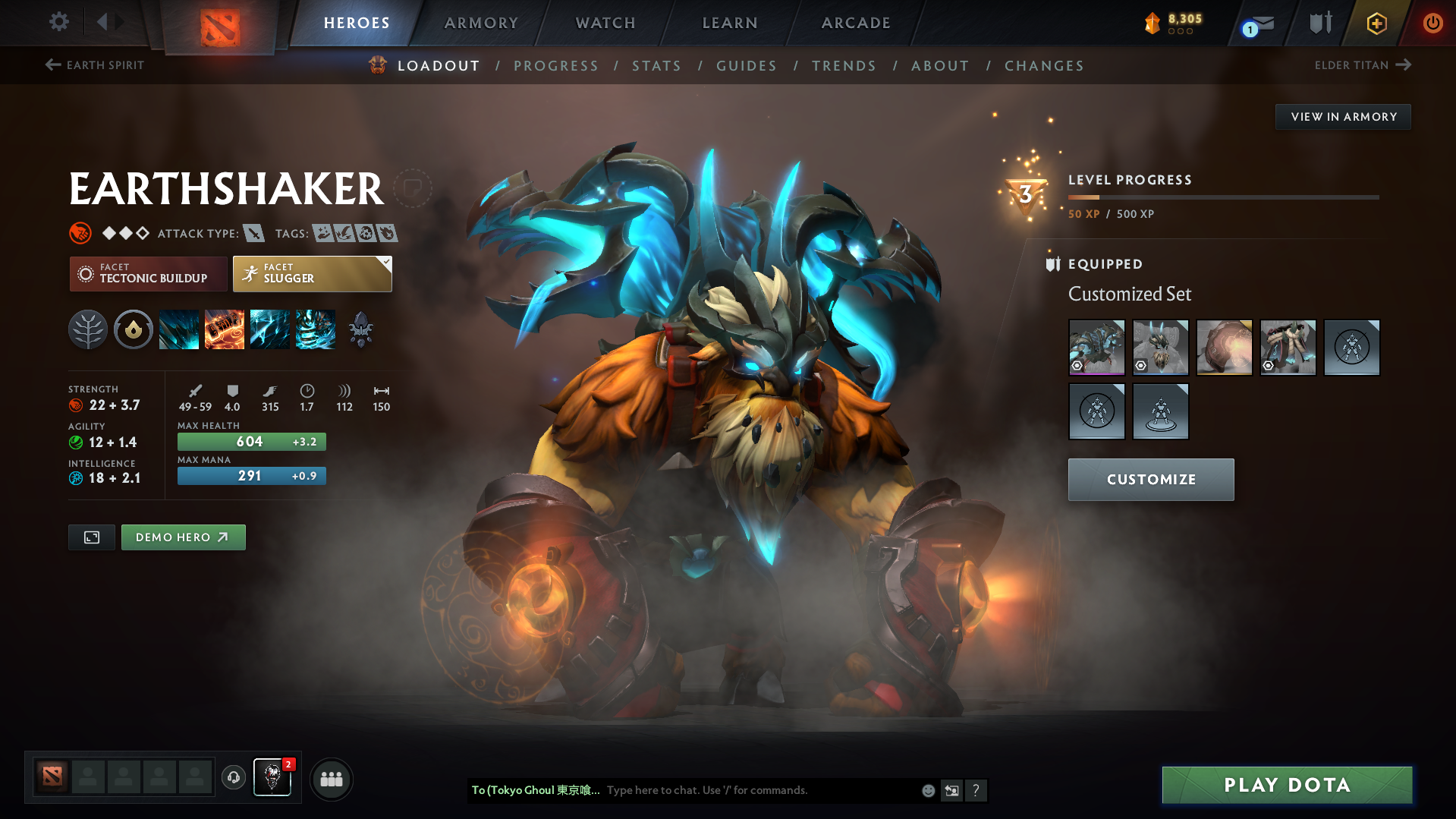
Task: Switch to the STATS tab
Action: click(x=656, y=66)
